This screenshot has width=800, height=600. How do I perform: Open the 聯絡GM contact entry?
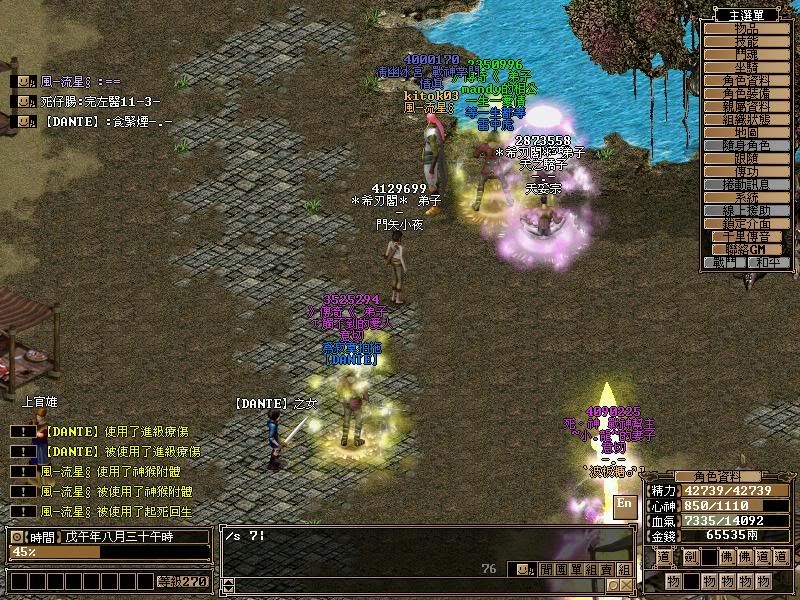click(747, 249)
